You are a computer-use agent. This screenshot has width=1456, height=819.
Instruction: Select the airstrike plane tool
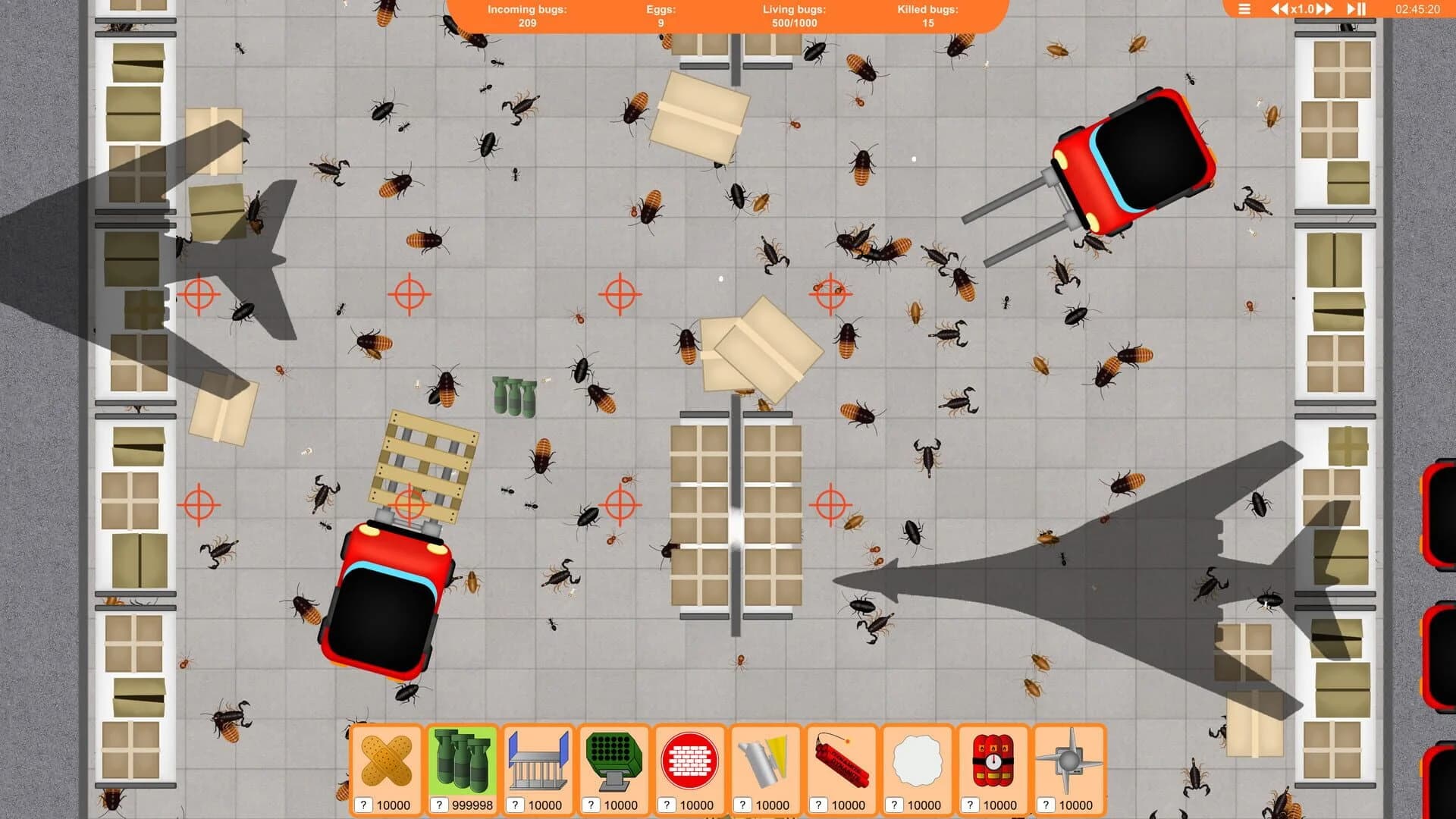(1070, 762)
